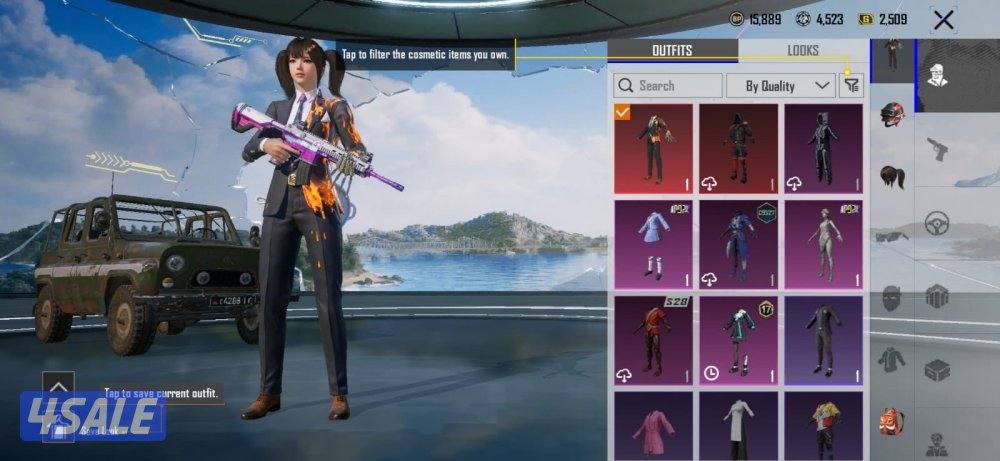Image resolution: width=1000 pixels, height=461 pixels.
Task: Select the outfit with the 17 badge
Action: [738, 340]
